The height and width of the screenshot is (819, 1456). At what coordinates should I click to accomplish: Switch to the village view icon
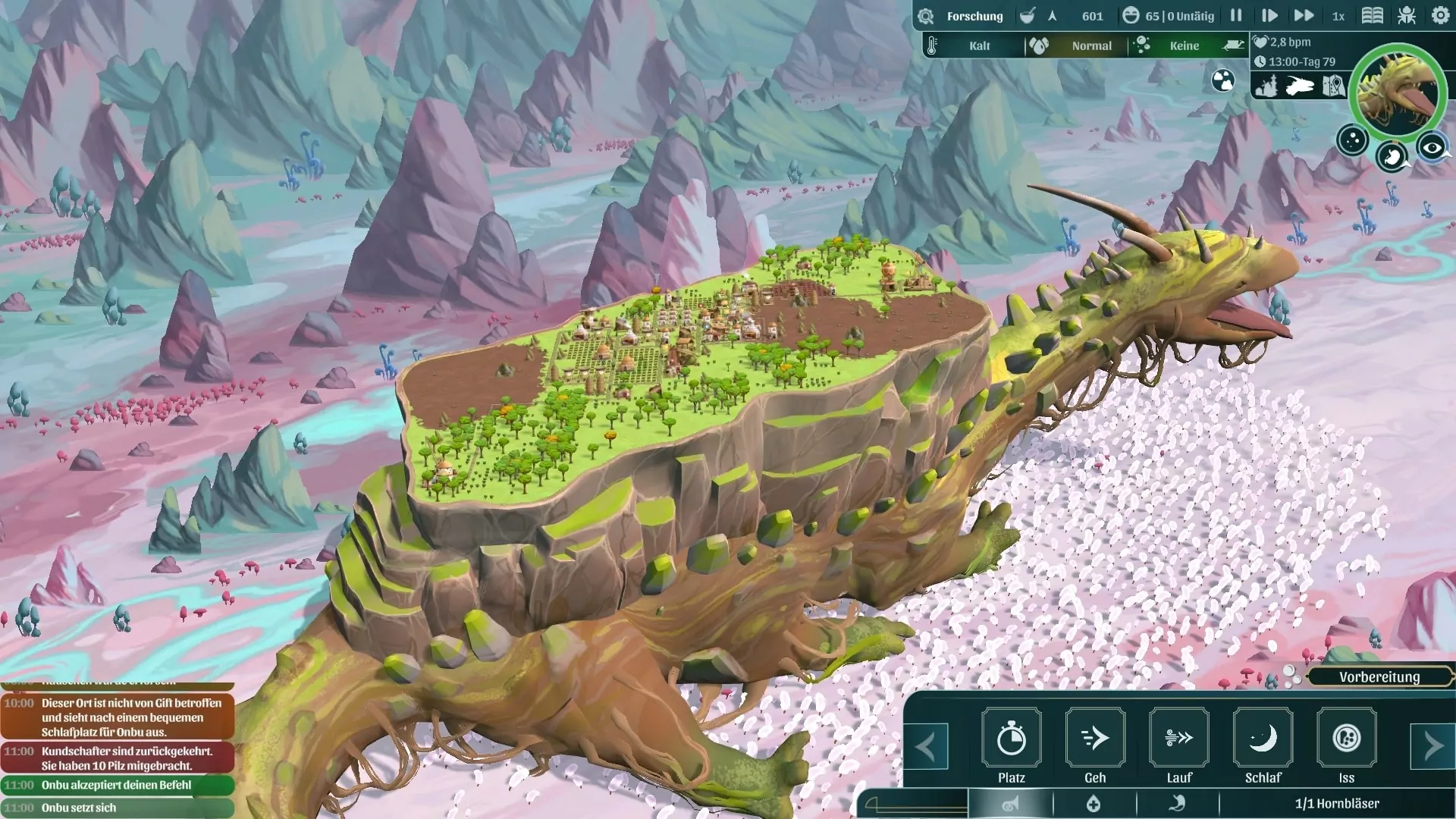(x=1266, y=86)
